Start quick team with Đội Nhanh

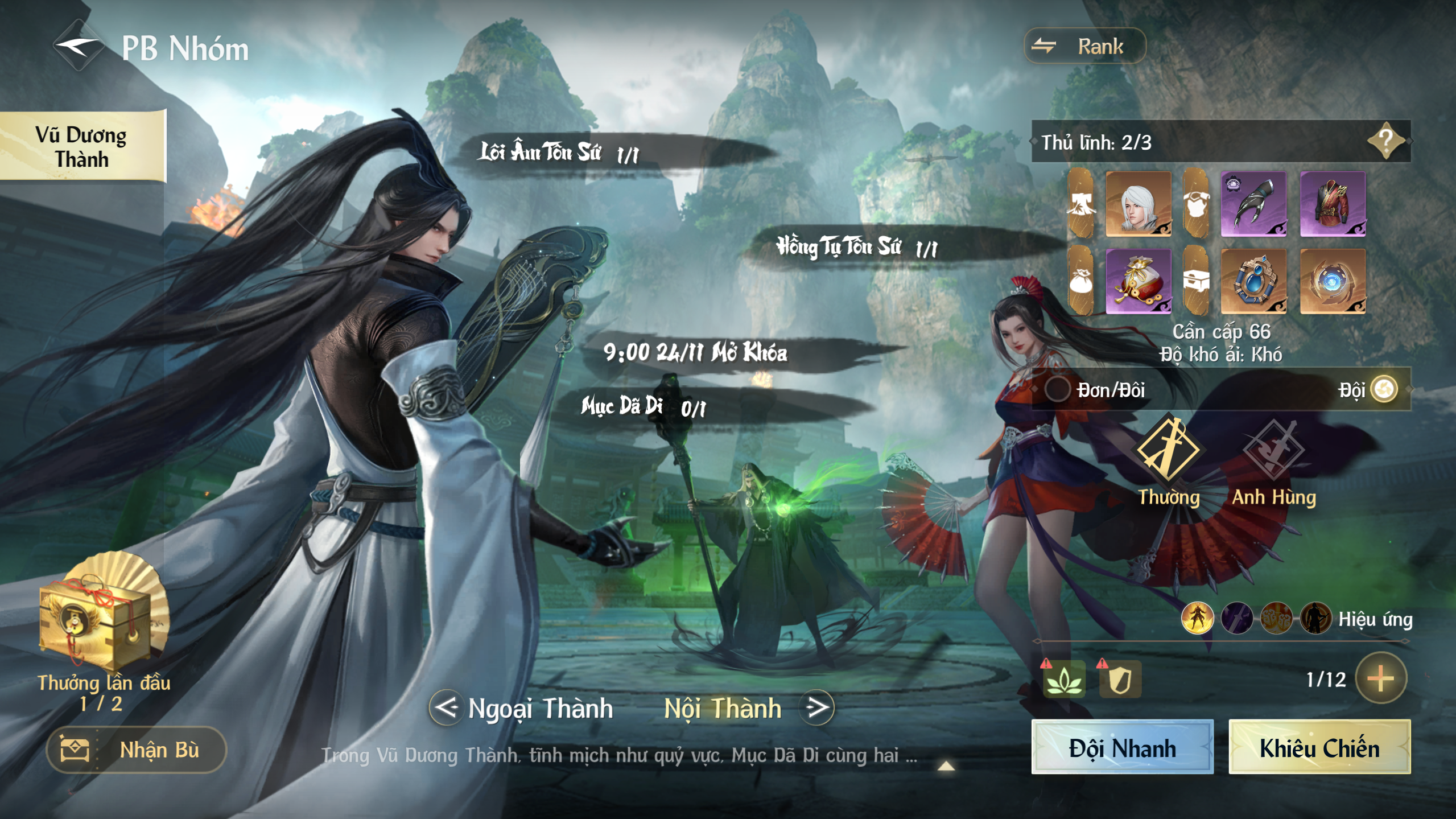coord(1122,747)
